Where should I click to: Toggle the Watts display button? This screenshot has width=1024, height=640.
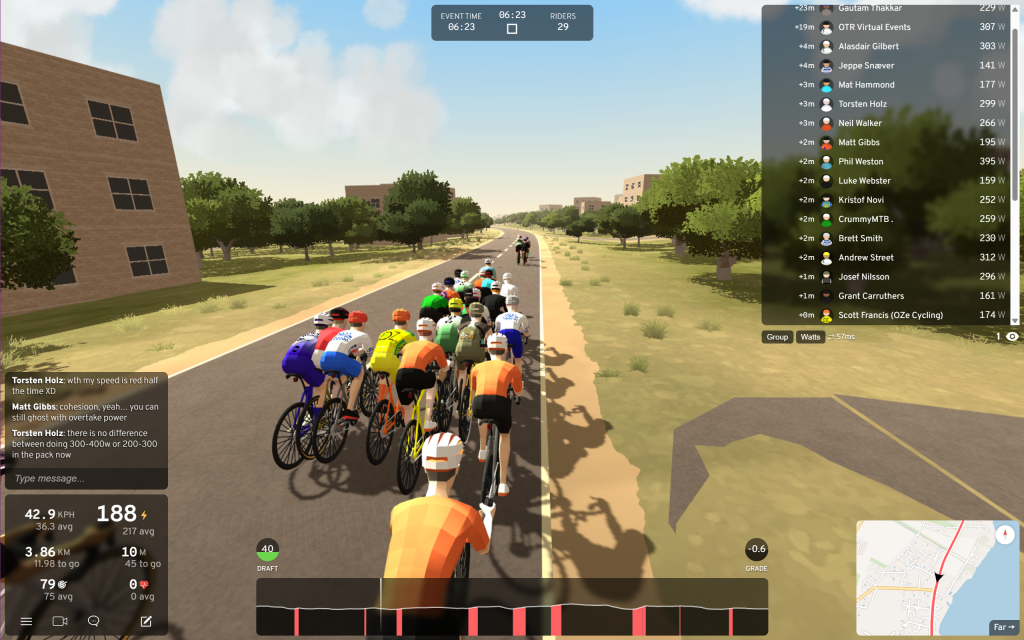810,337
